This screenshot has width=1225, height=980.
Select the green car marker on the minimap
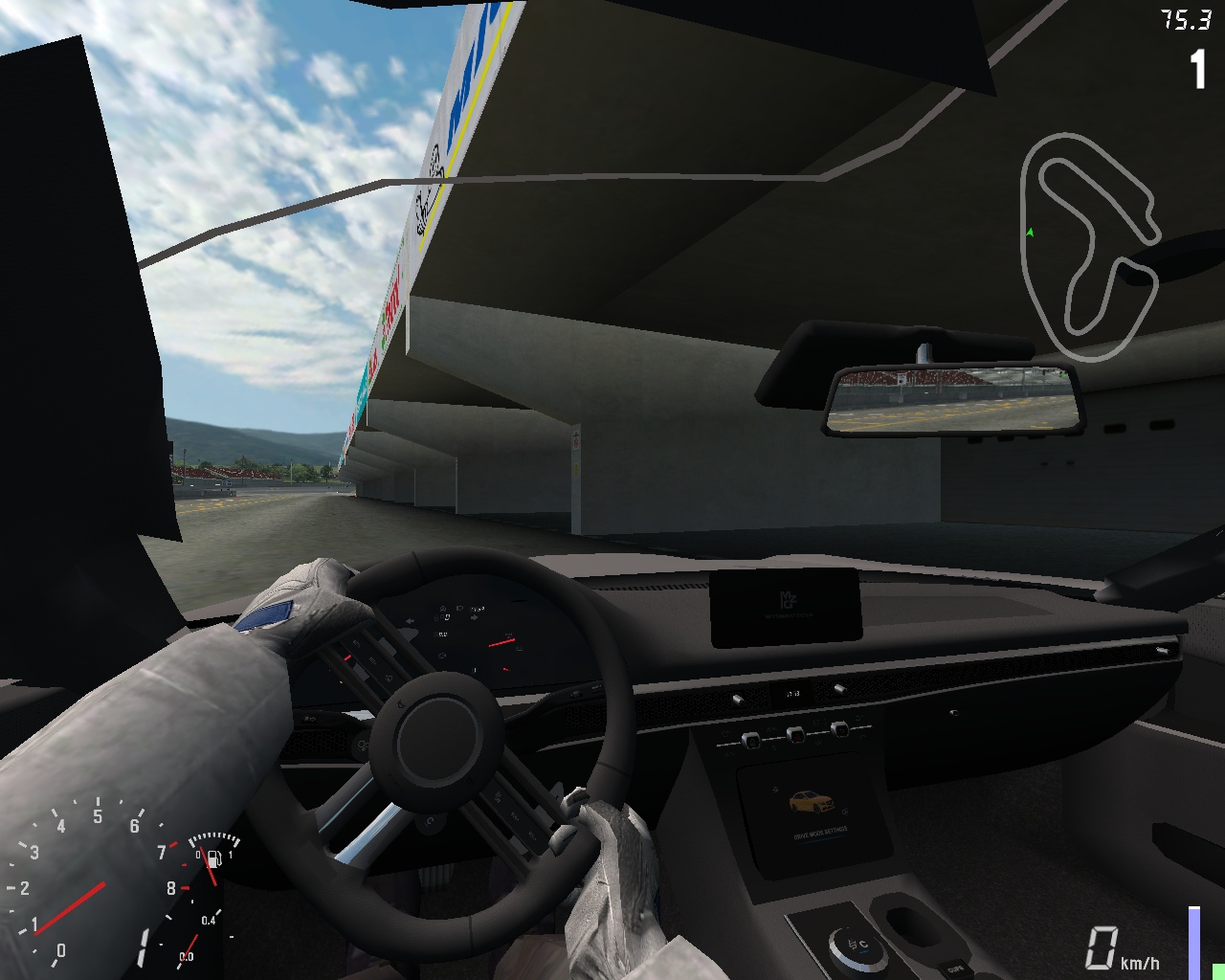tap(1030, 232)
